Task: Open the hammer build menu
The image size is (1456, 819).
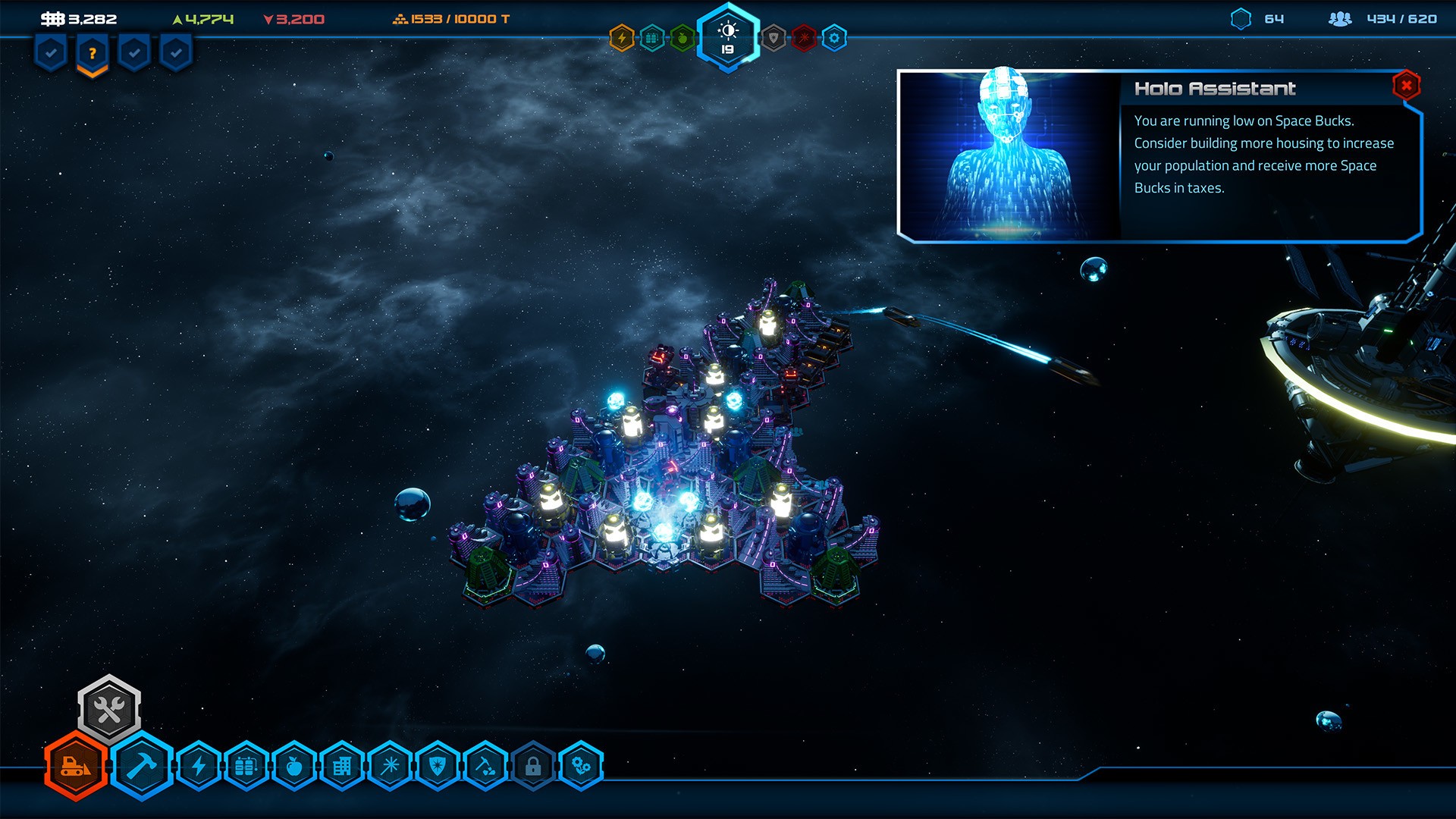Action: click(x=142, y=767)
